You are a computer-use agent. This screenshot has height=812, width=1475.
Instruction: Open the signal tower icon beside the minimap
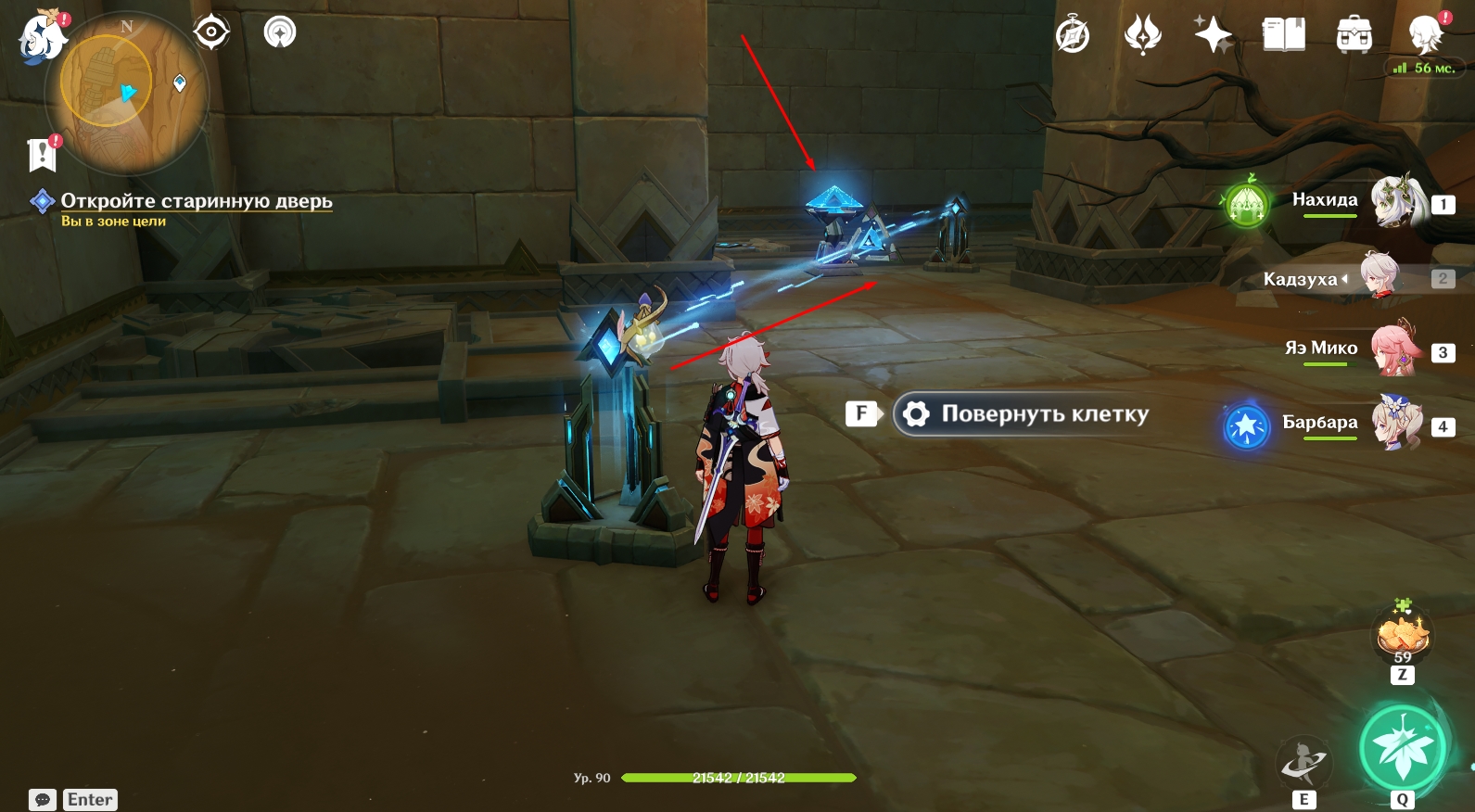click(279, 33)
